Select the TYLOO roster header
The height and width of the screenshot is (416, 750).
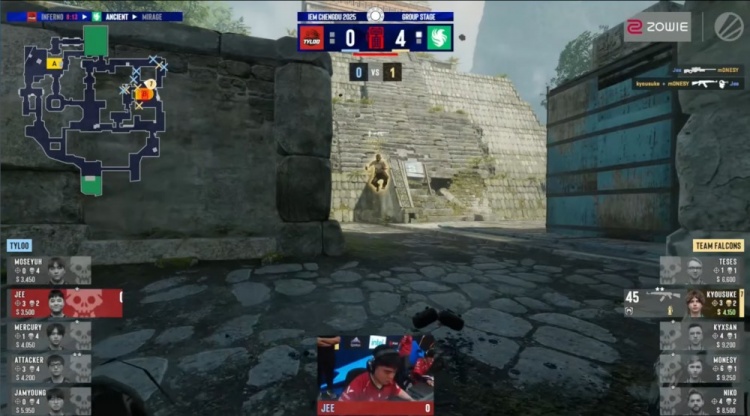click(x=20, y=246)
